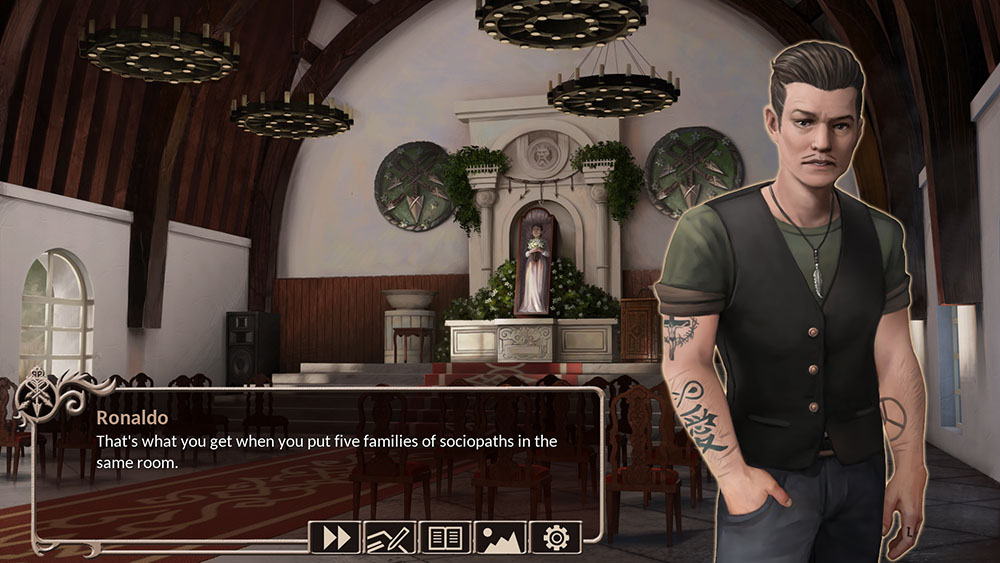The width and height of the screenshot is (1000, 563).
Task: Open the notes pencil icon
Action: (x=390, y=537)
